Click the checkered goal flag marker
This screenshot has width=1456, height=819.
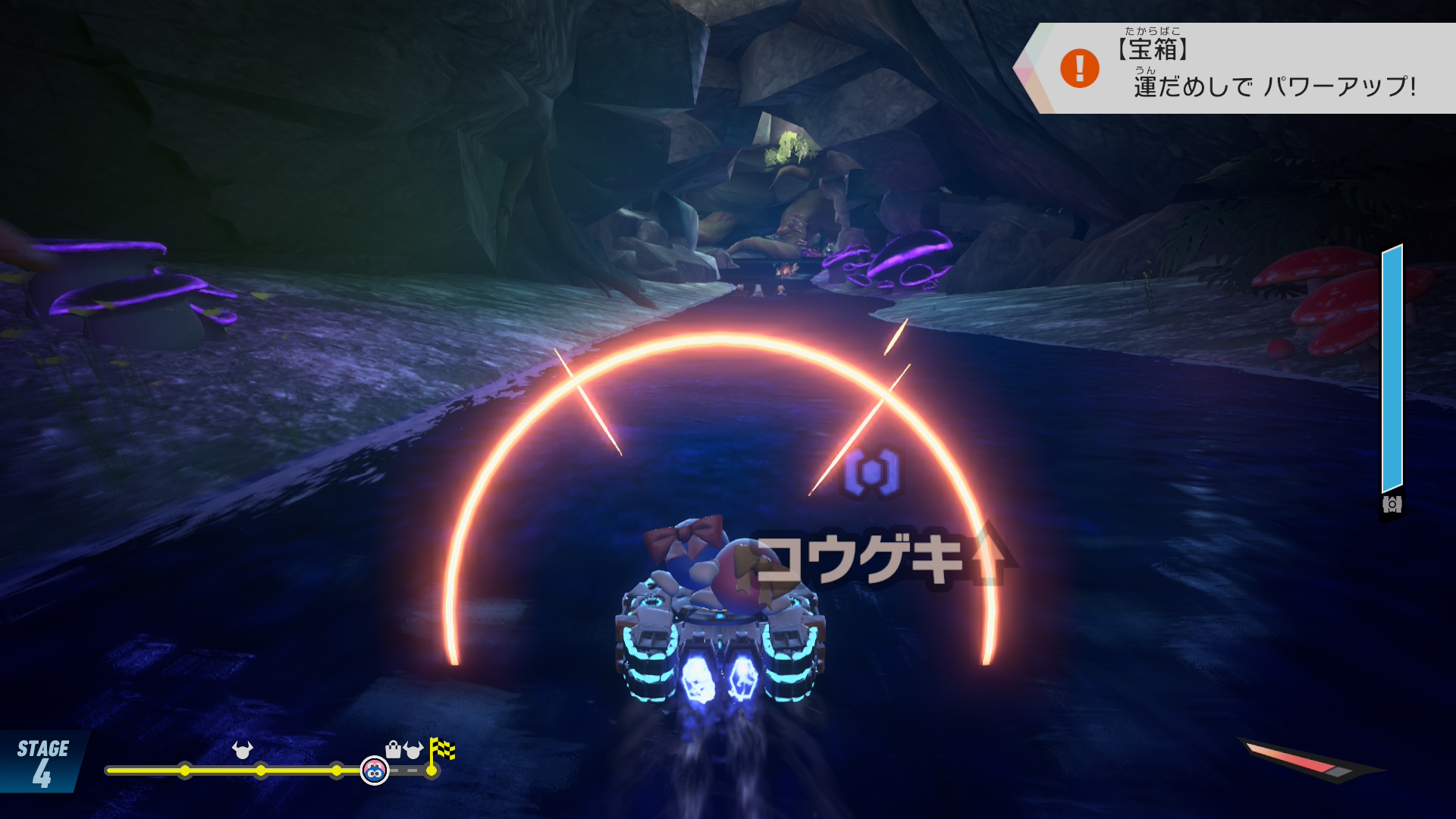coord(442,750)
